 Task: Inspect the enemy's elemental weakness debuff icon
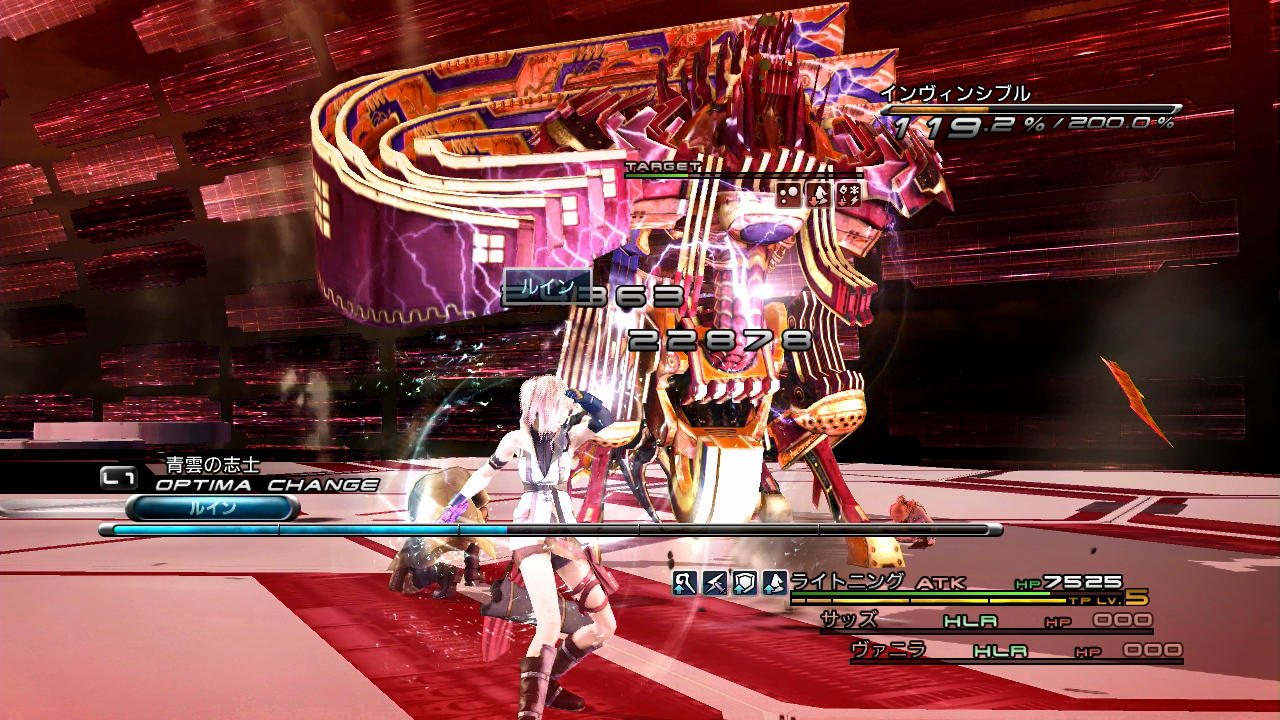[848, 195]
